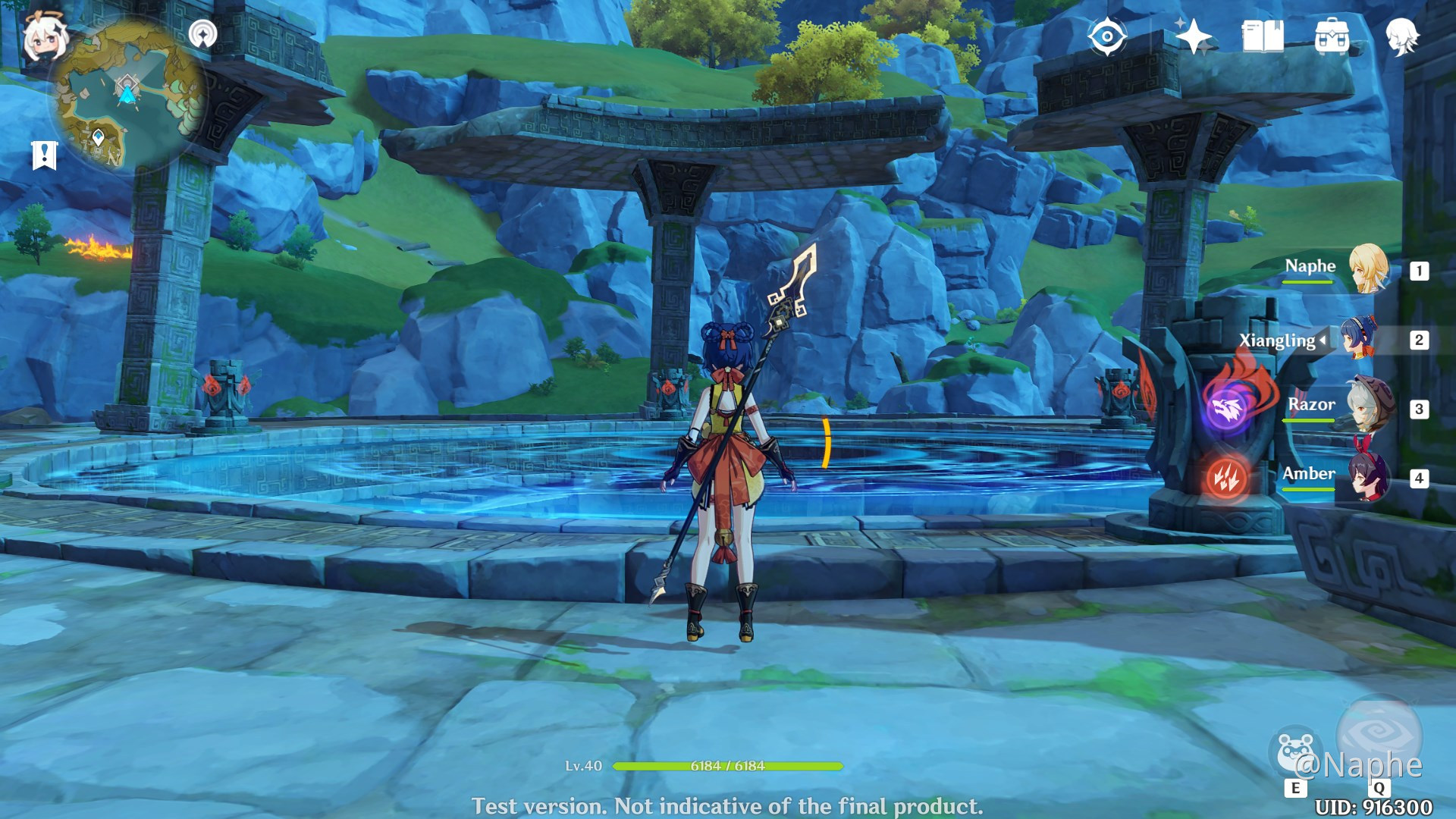Open the Wish screen
The image size is (1456, 819).
pos(1194,34)
